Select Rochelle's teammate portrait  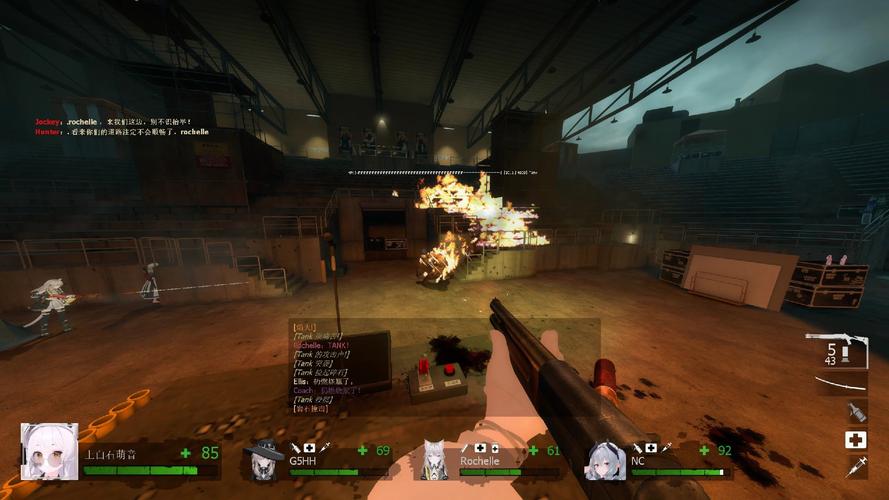[x=435, y=460]
